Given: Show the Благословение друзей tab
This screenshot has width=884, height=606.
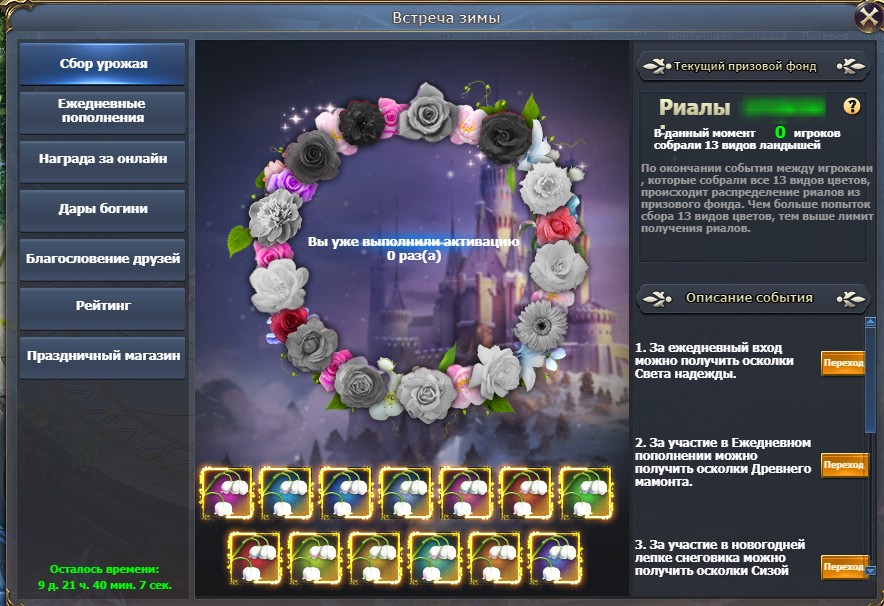Looking at the screenshot, I should 103,258.
